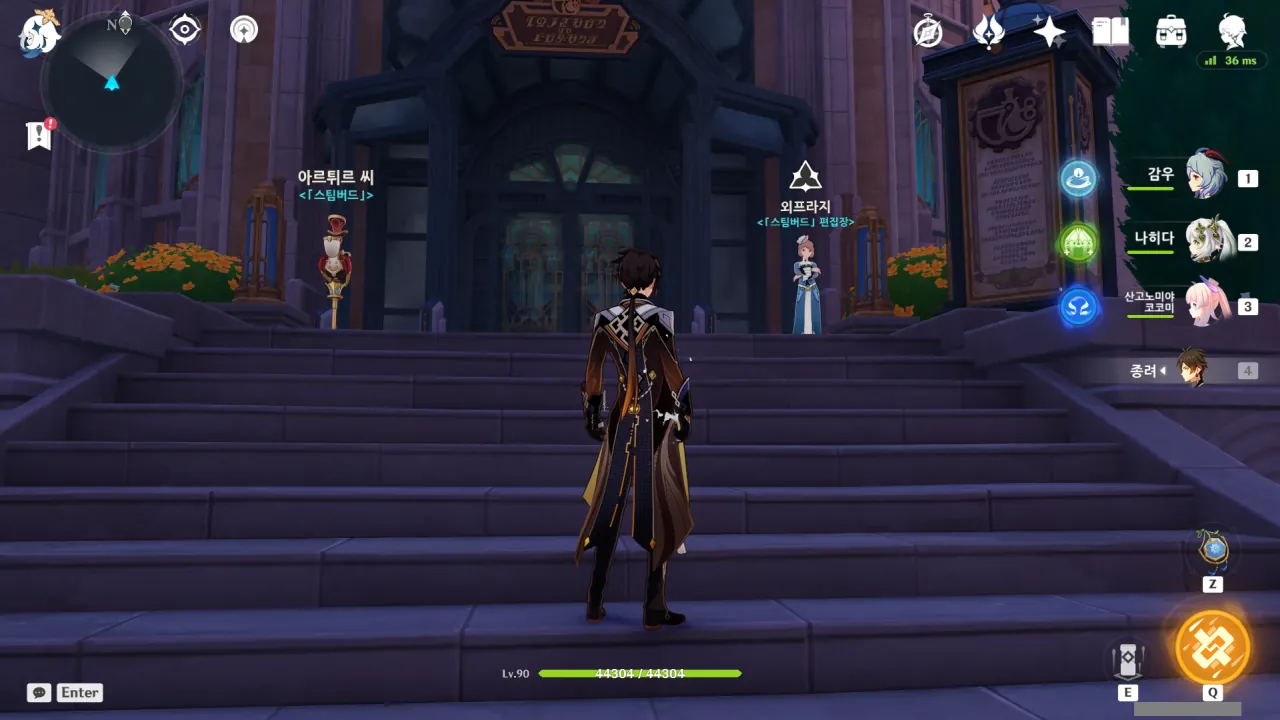The image size is (1280, 720).
Task: Switch to party member 나히다
Action: [x=1205, y=241]
